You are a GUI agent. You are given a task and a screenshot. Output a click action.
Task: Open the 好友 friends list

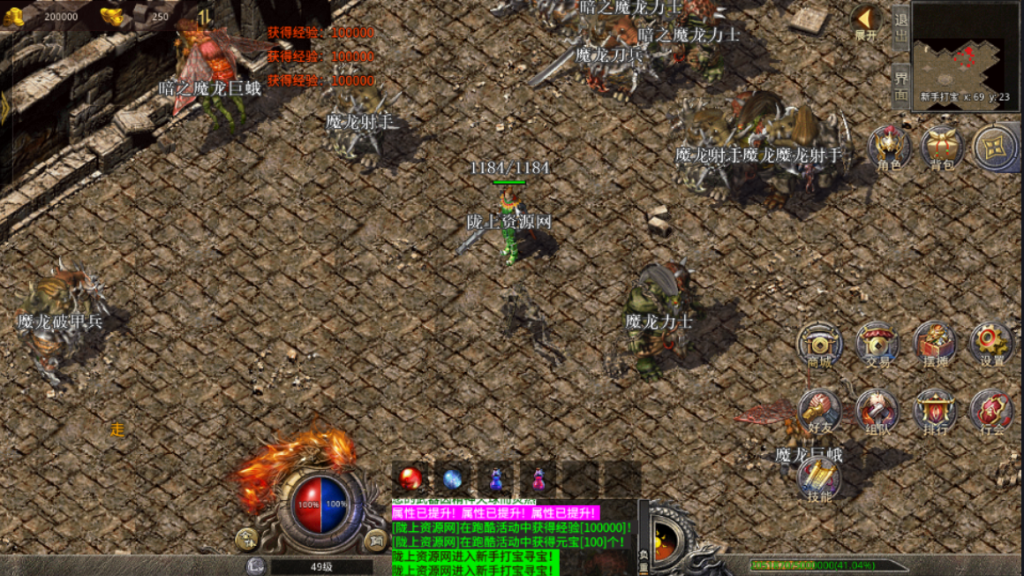[820, 411]
